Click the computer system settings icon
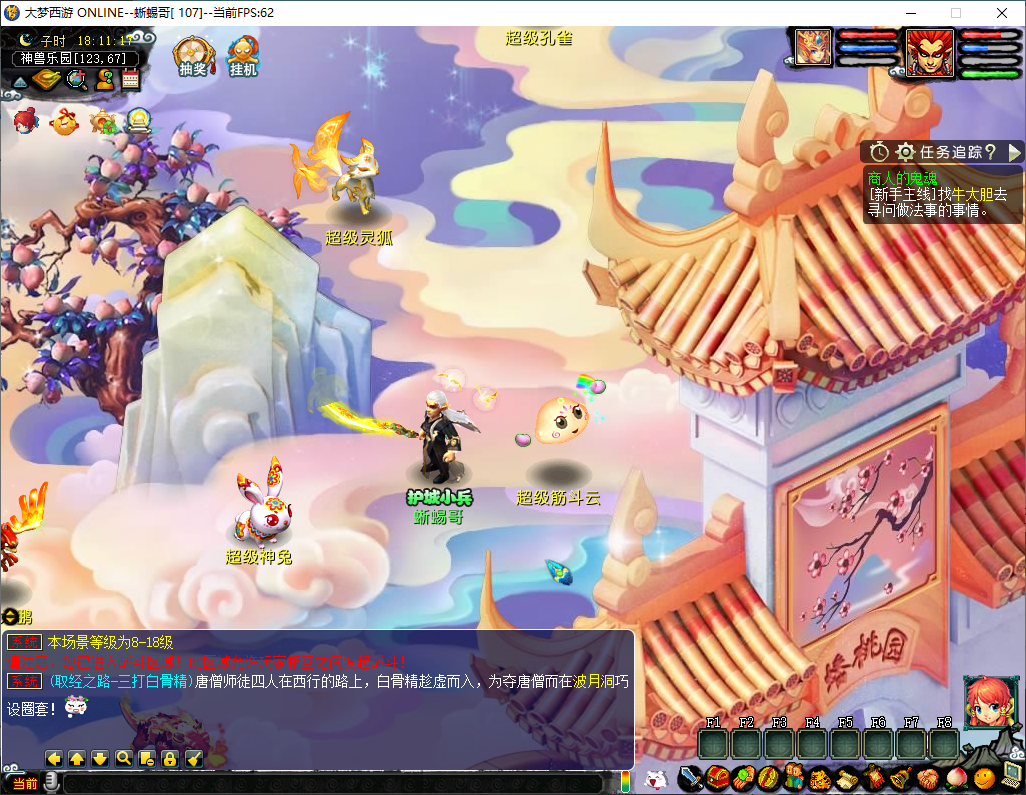 tap(1012, 773)
